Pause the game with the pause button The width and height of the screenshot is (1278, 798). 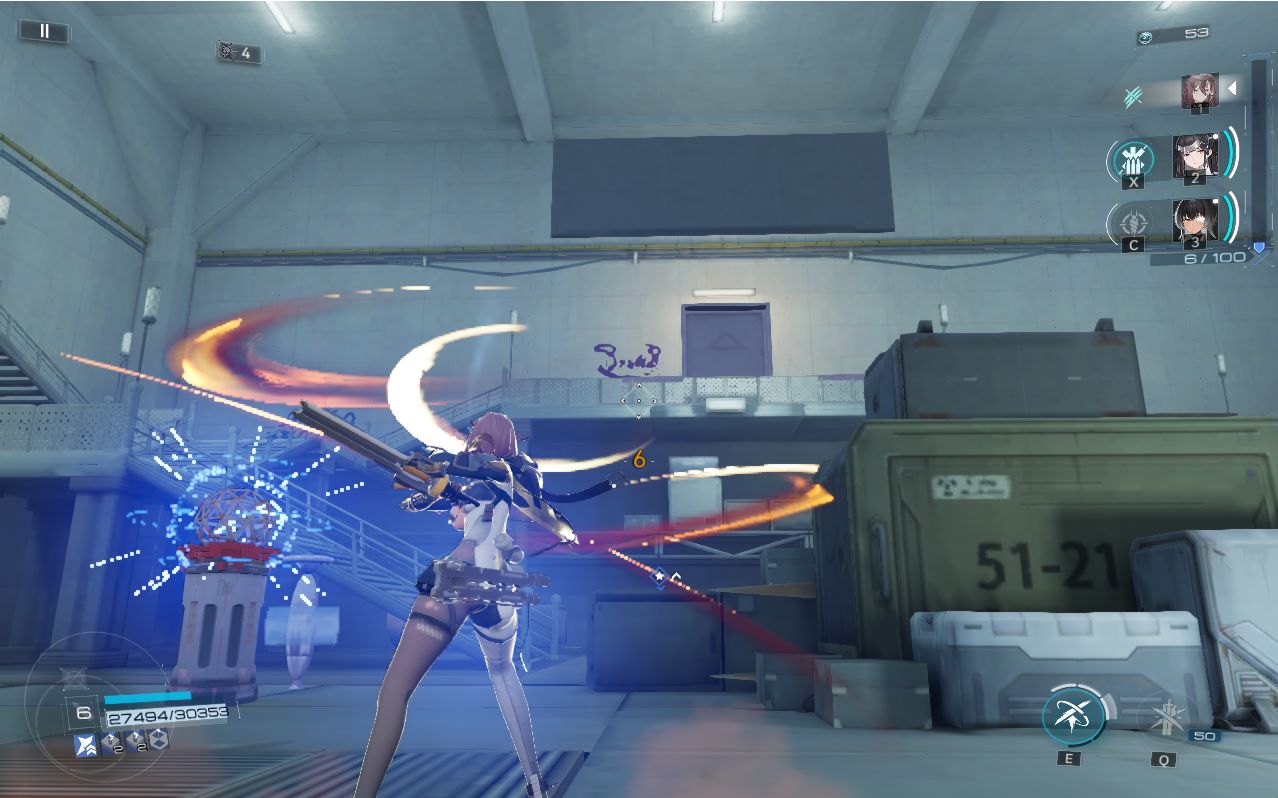(44, 31)
